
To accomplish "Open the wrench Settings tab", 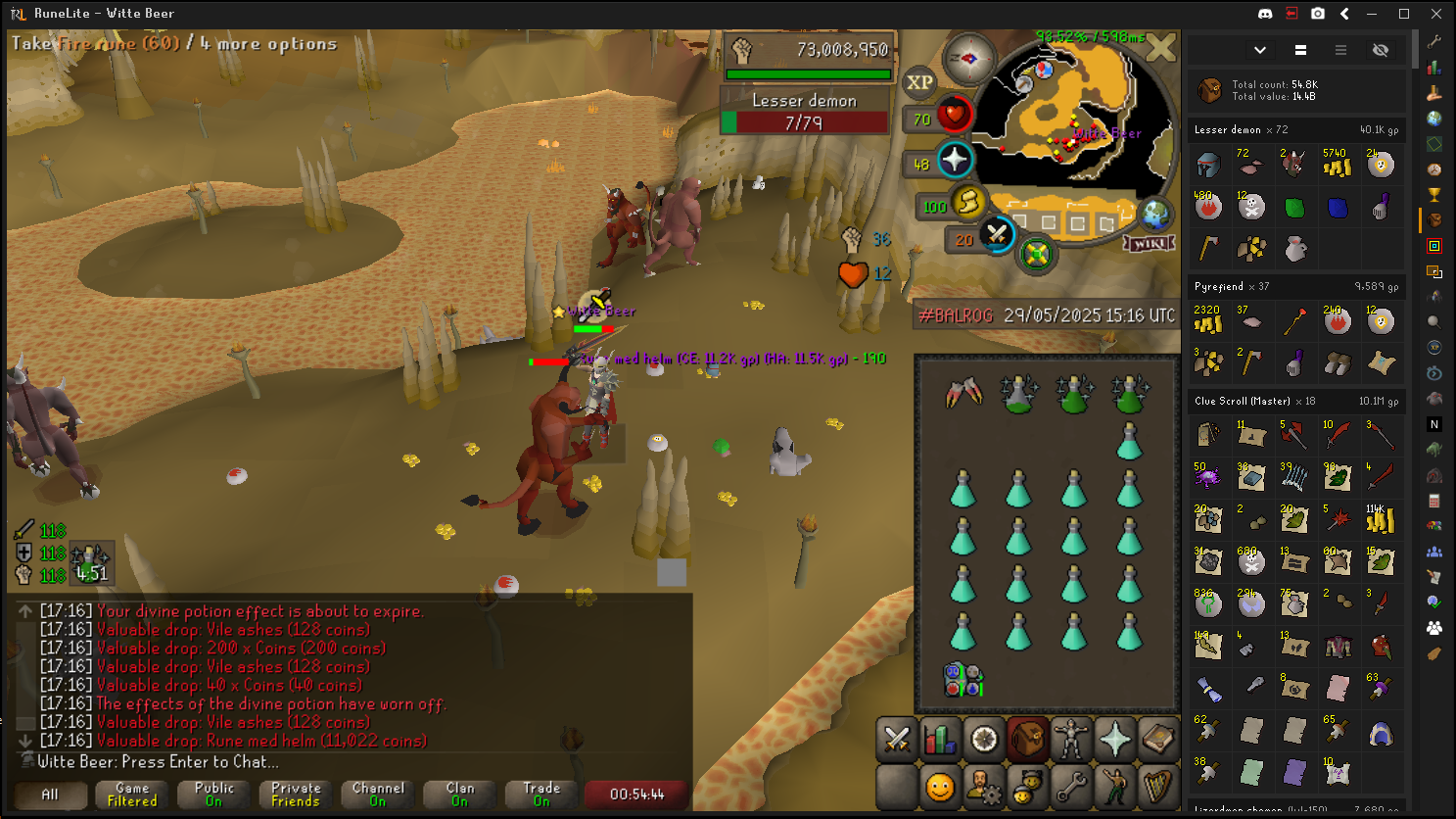I will pos(1070,787).
